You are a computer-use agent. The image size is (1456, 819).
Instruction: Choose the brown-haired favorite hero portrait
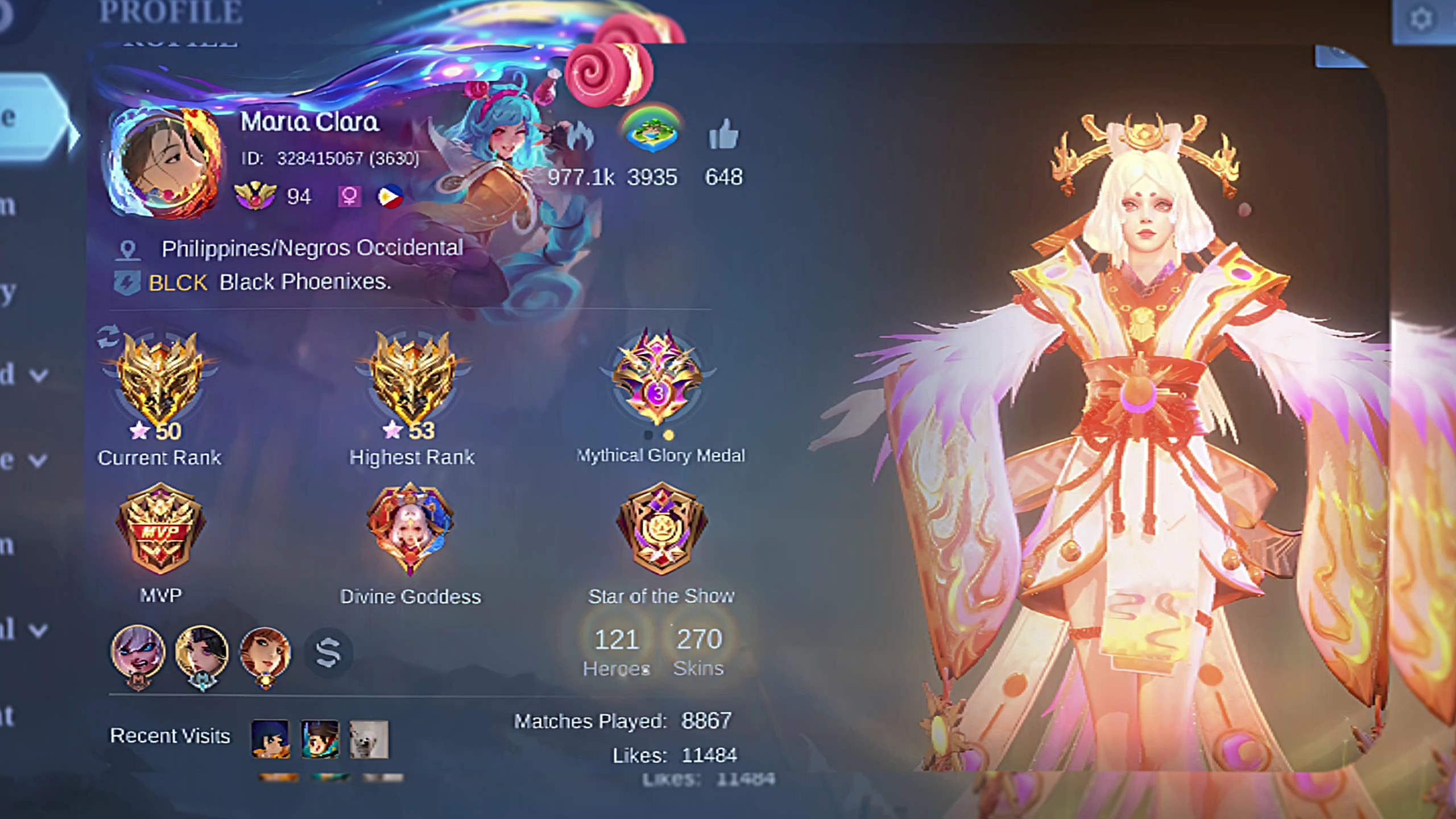click(265, 654)
